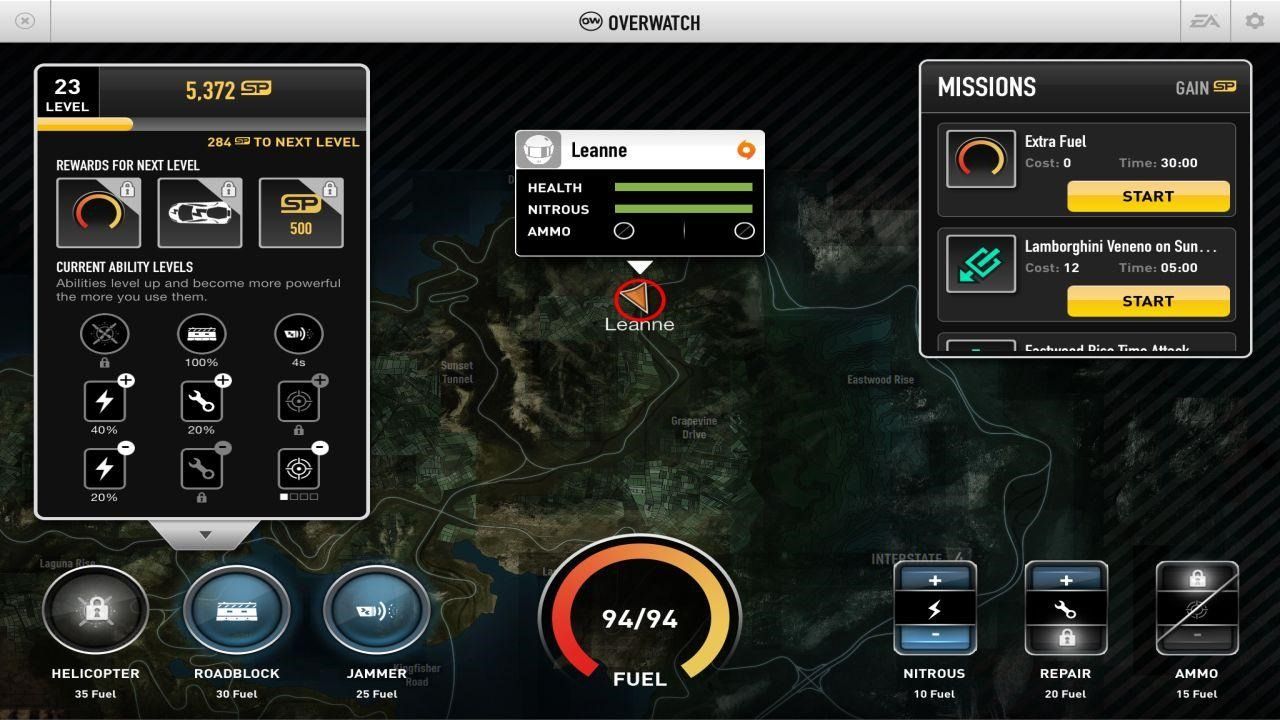This screenshot has width=1280, height=720.
Task: Start the Lamborghini Veneno mission
Action: click(1147, 301)
